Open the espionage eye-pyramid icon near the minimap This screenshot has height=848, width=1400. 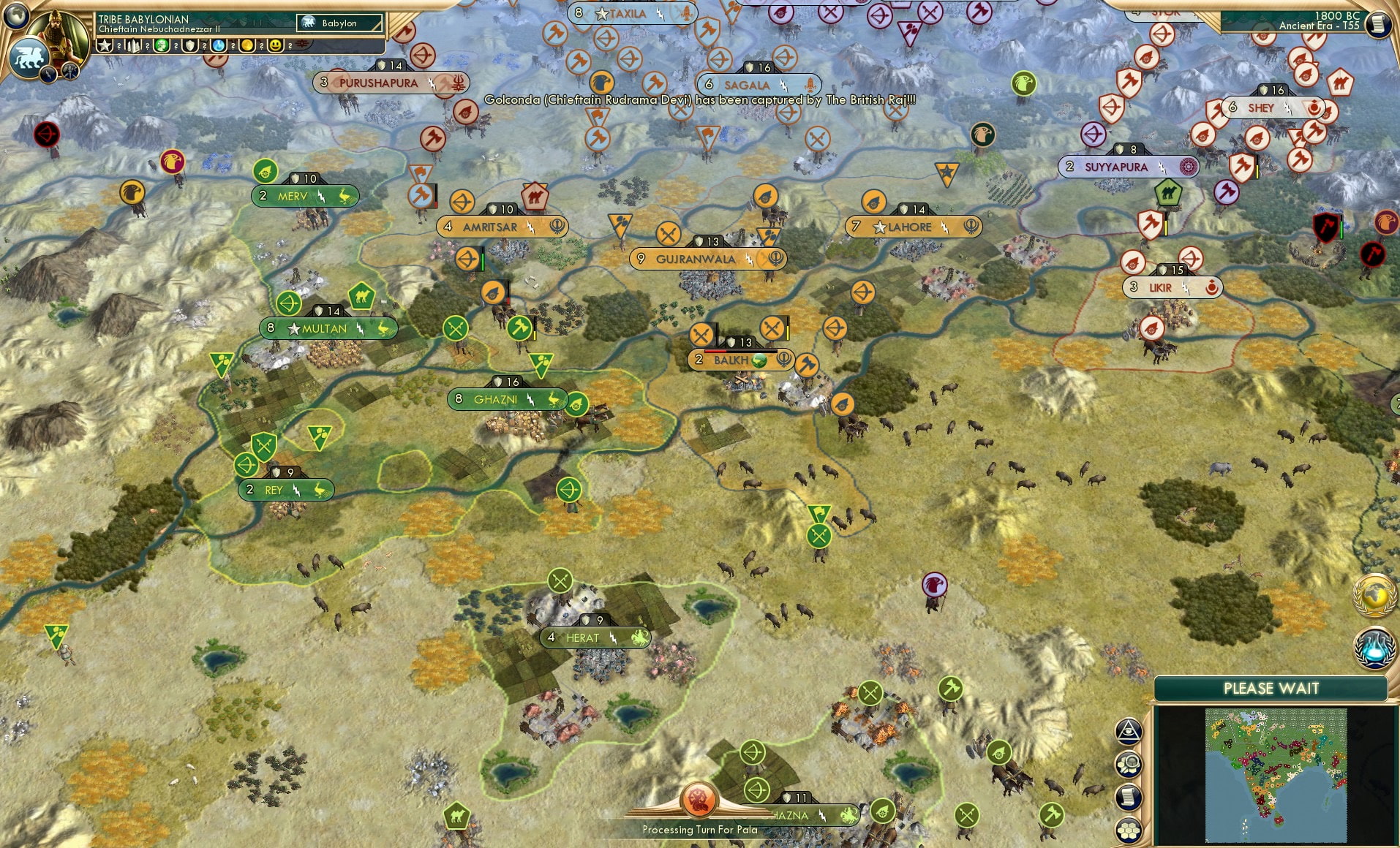pos(1127,731)
